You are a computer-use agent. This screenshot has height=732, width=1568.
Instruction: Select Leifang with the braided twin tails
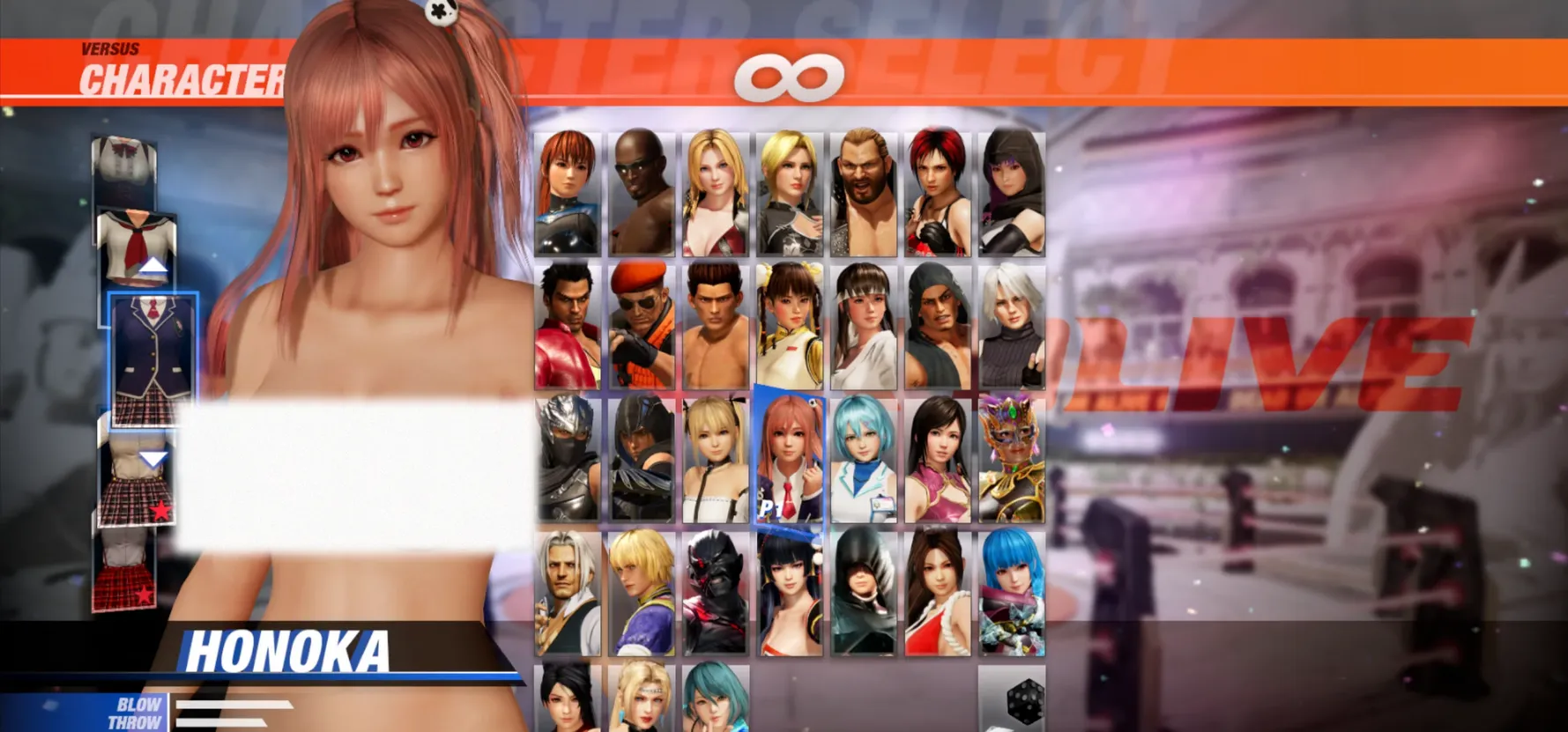pos(789,327)
